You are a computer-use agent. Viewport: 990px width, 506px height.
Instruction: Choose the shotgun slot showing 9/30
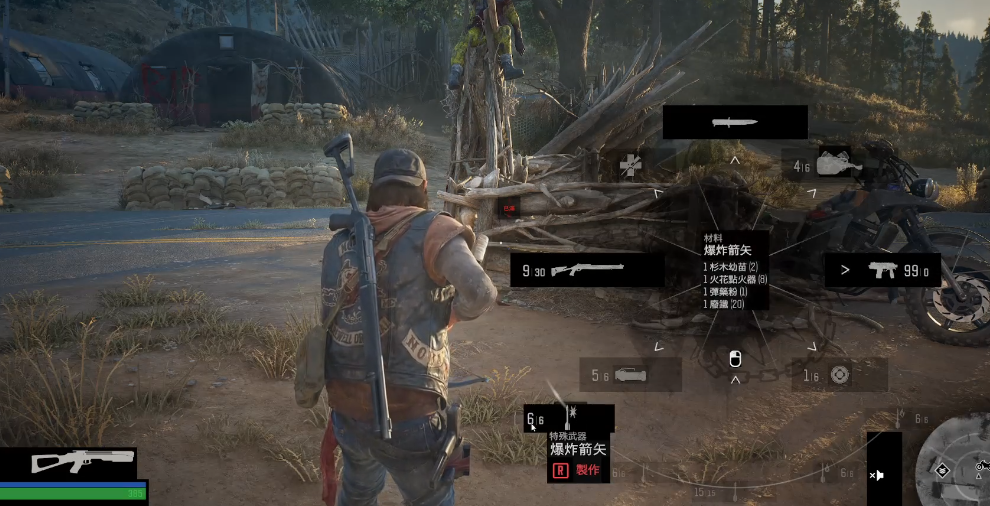(x=587, y=270)
